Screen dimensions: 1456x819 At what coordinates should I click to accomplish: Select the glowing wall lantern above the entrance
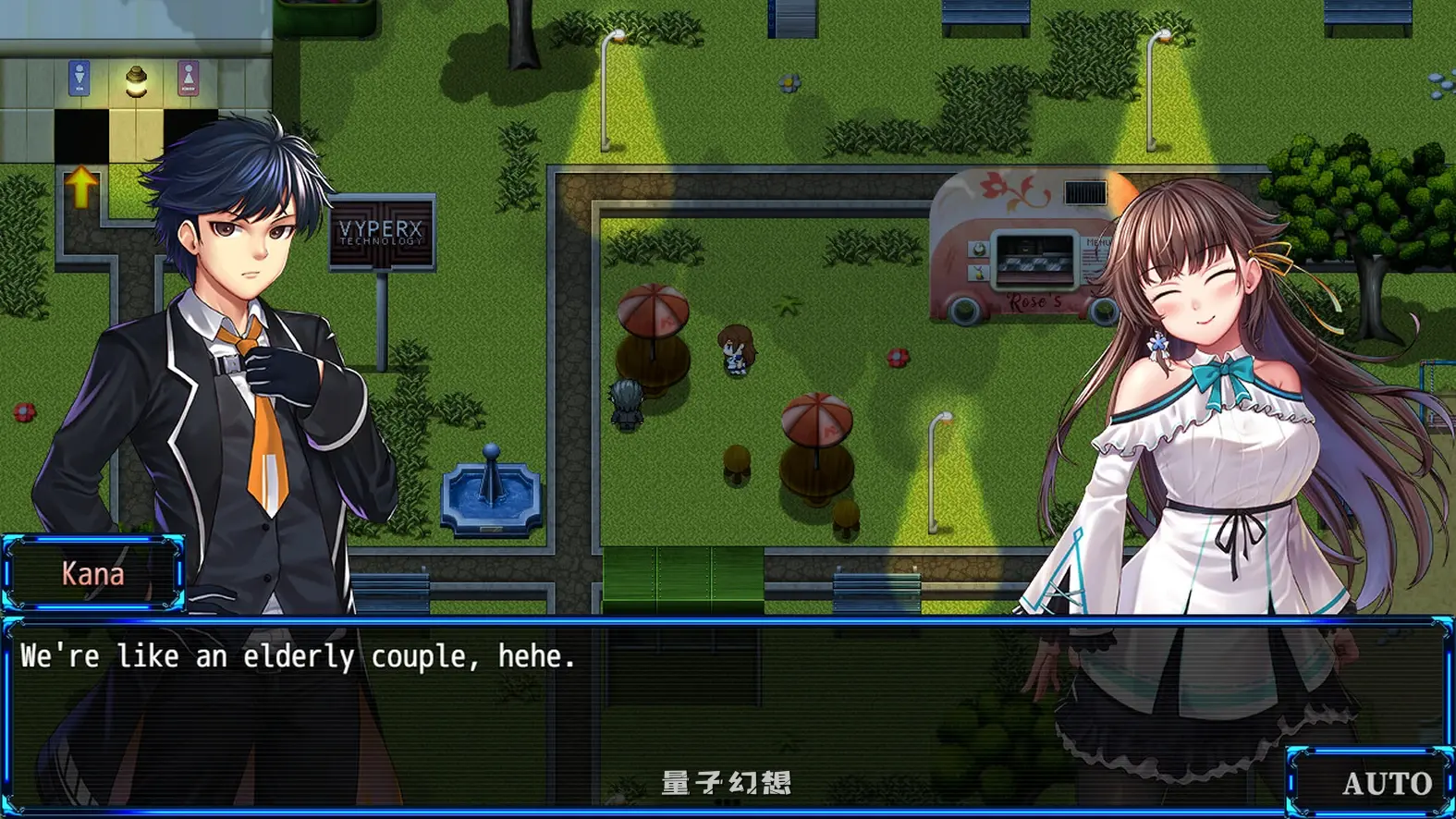point(135,81)
